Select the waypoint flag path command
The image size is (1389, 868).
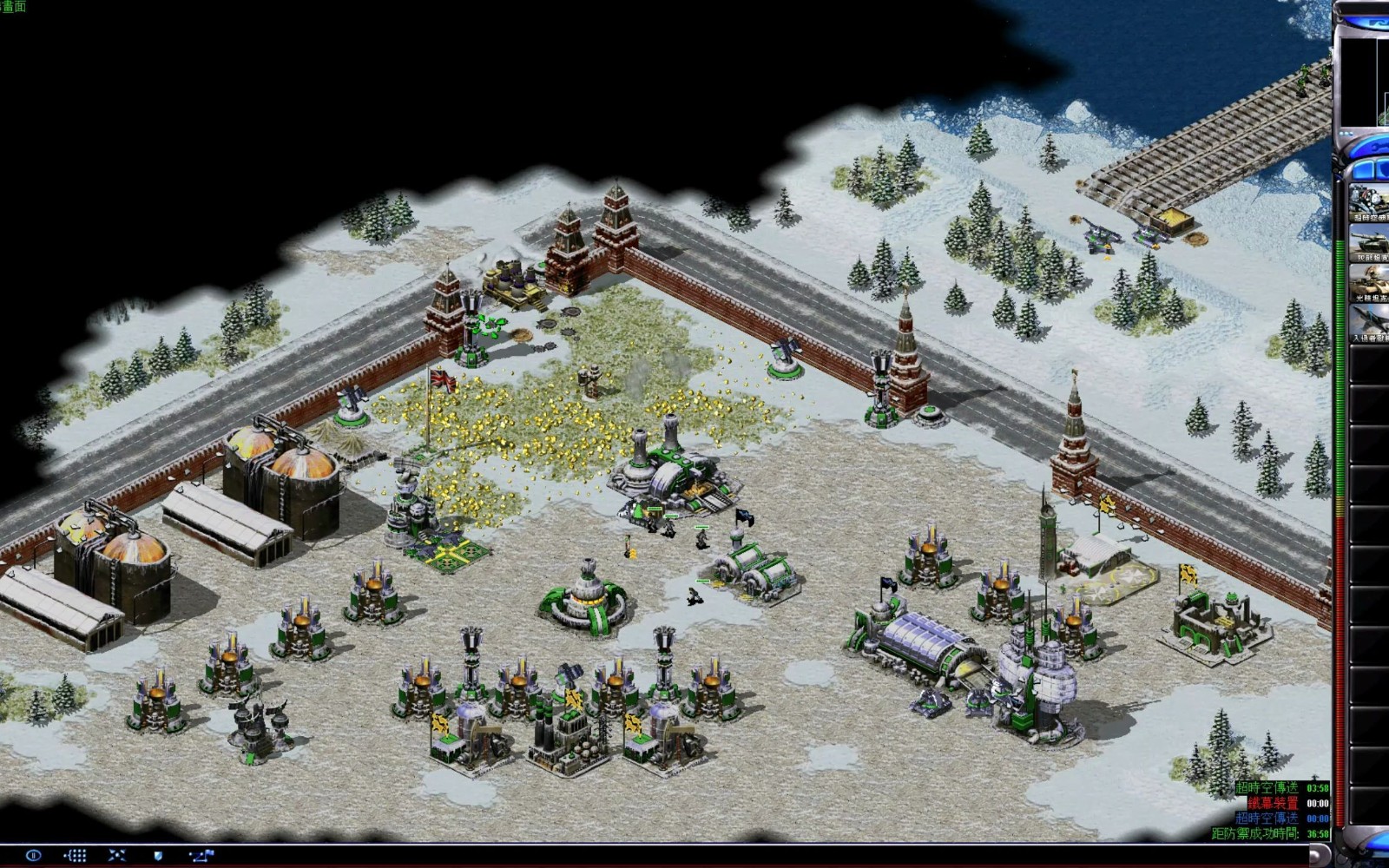[201, 855]
